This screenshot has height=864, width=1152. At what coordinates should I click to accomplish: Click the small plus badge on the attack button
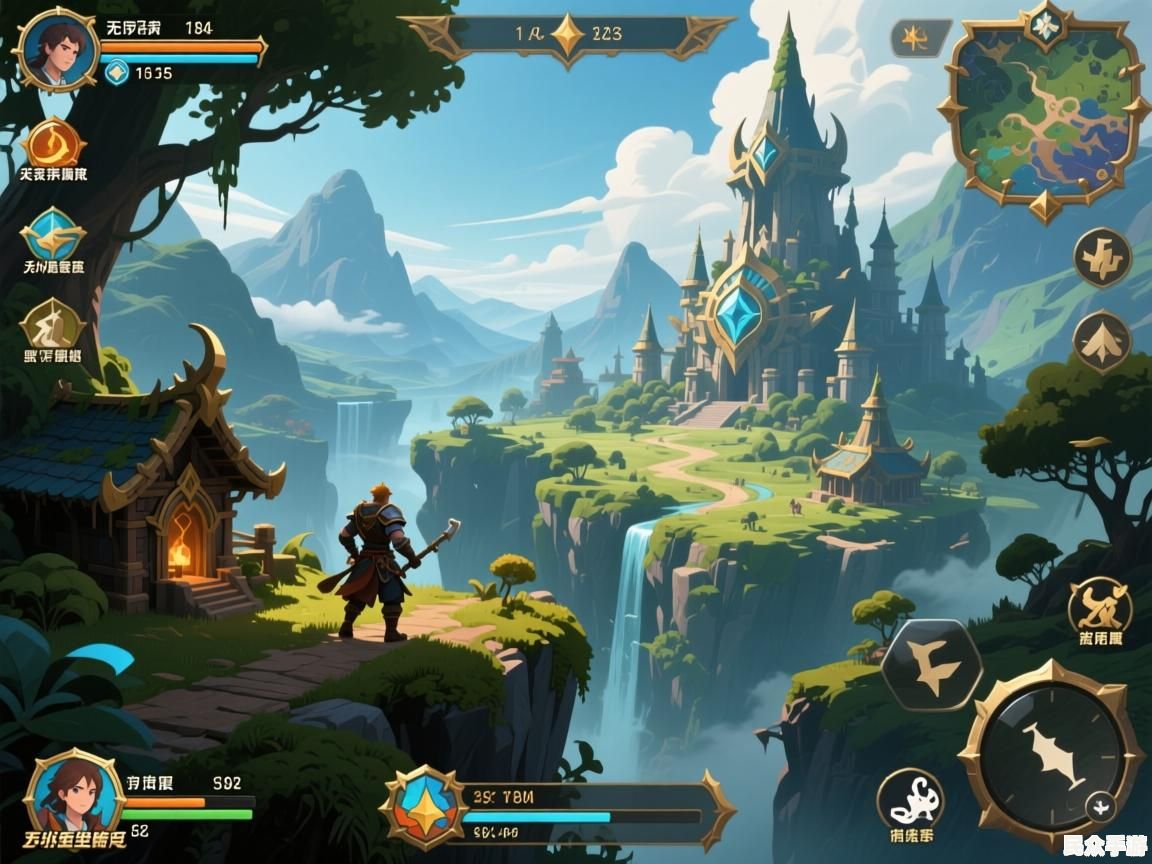coord(1101,805)
